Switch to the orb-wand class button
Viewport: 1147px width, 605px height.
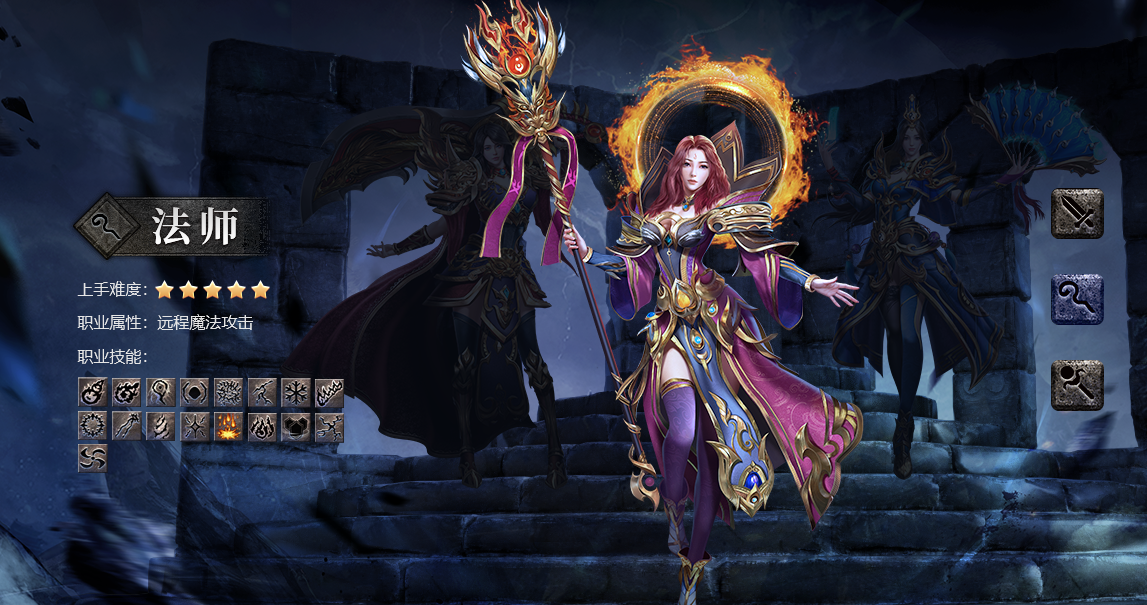point(1077,385)
